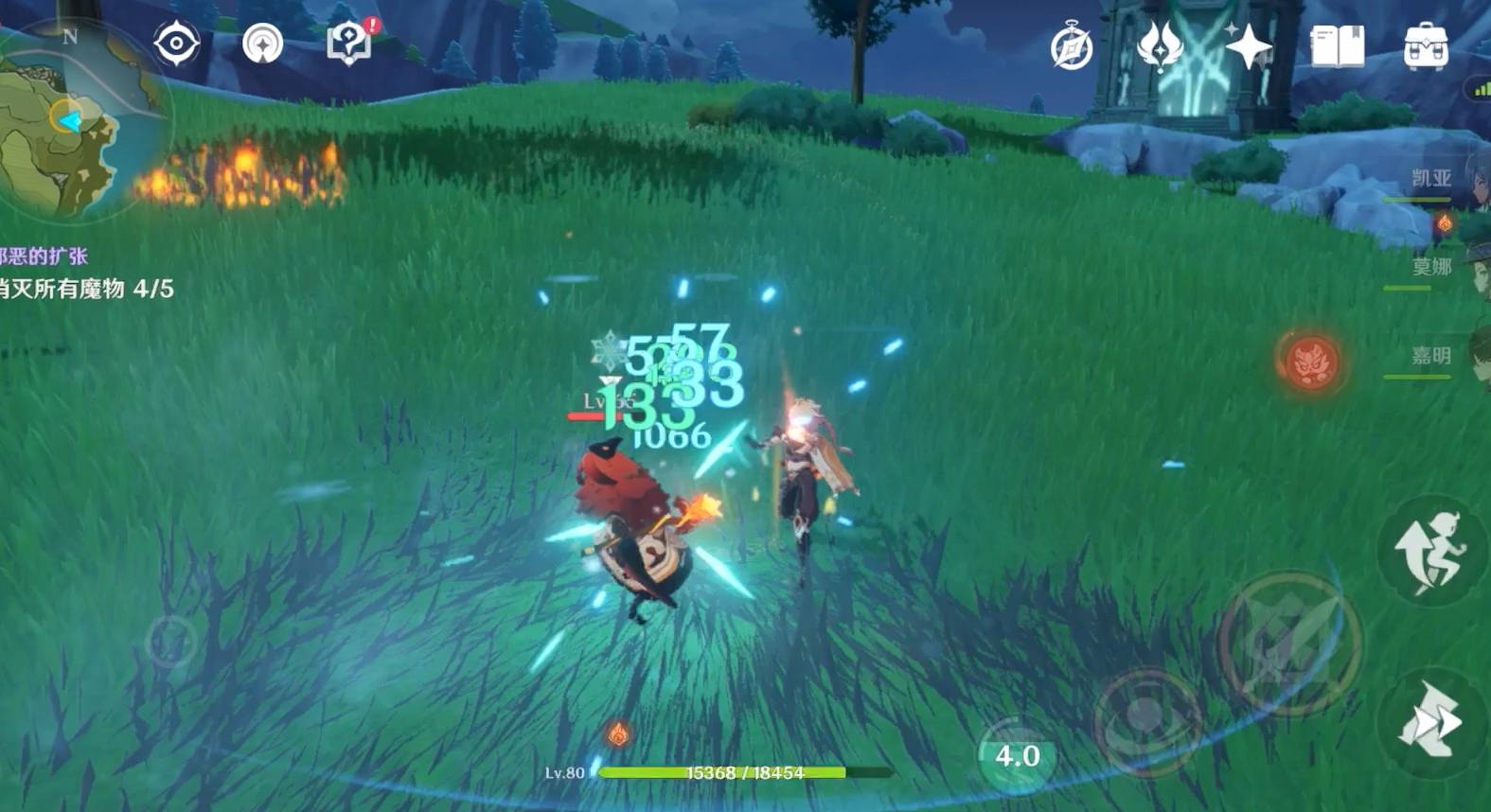Open the adventurer handbook book icon

1337,45
